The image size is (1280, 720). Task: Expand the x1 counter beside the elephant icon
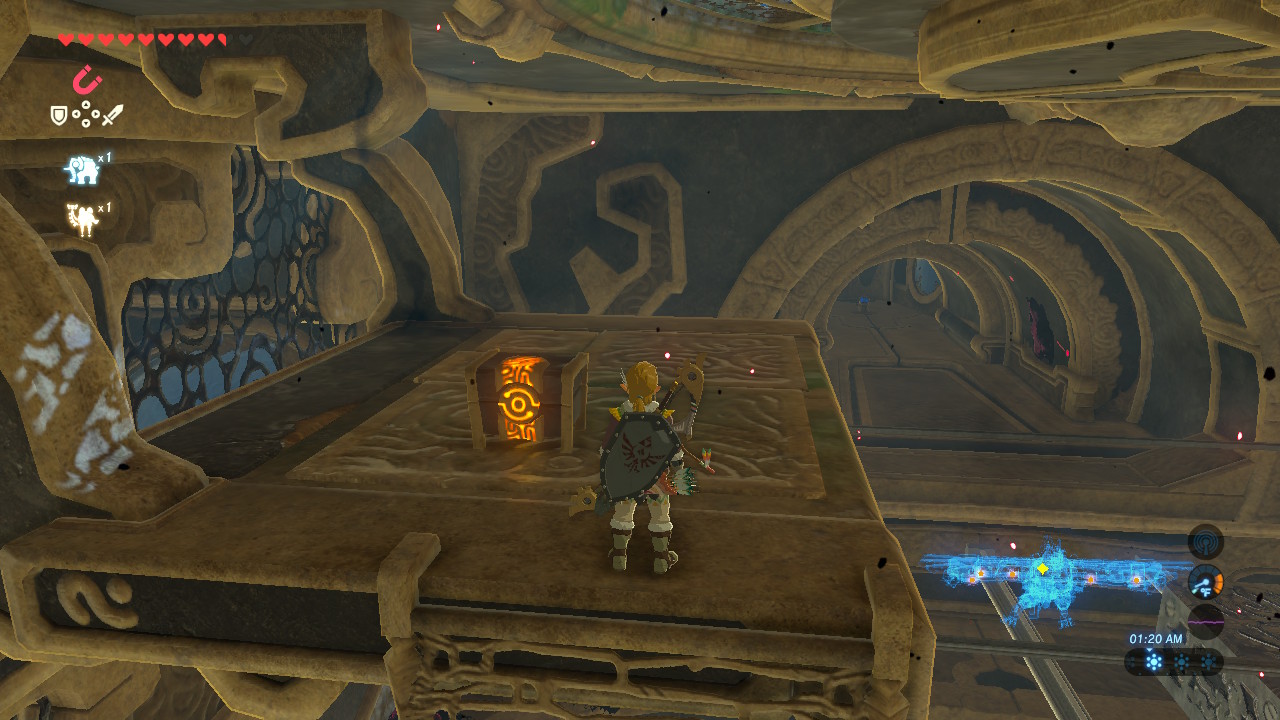(x=105, y=157)
